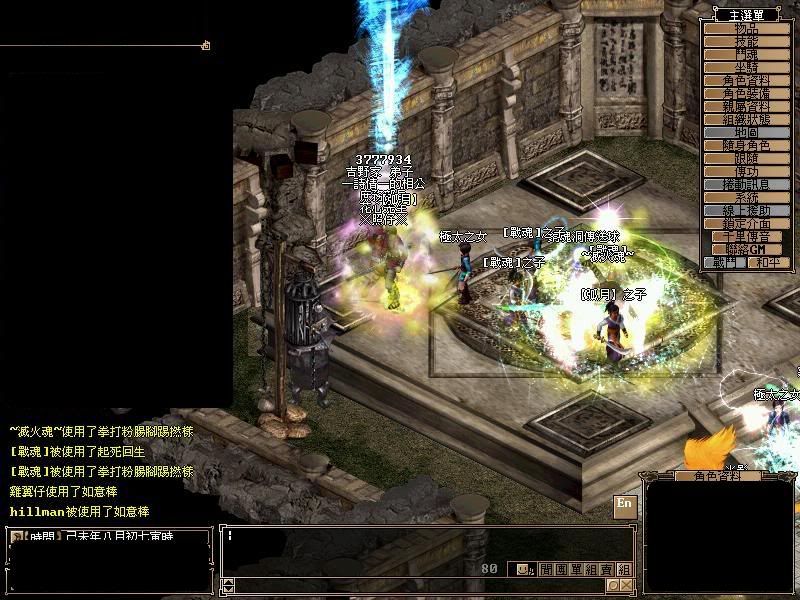This screenshot has width=800, height=600.
Task: Open 線上援助 online help
Action: click(745, 210)
